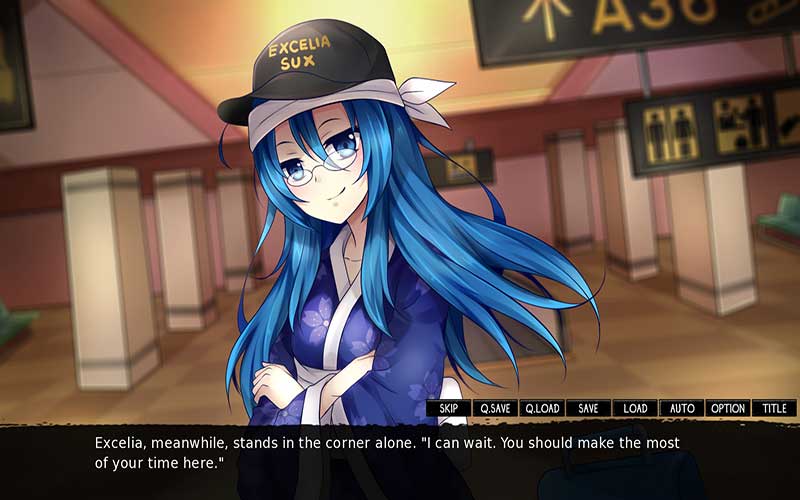
Task: Click the SKIP button
Action: tap(449, 408)
